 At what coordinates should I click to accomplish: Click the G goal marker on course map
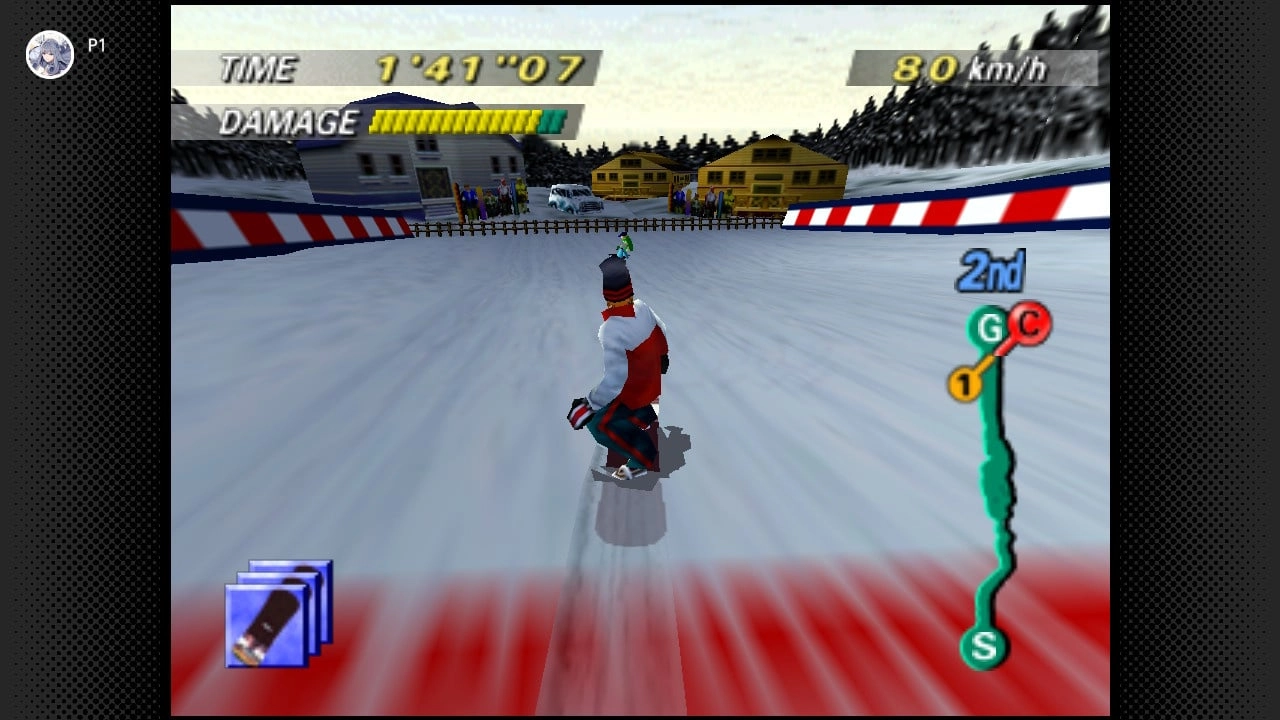tap(985, 325)
